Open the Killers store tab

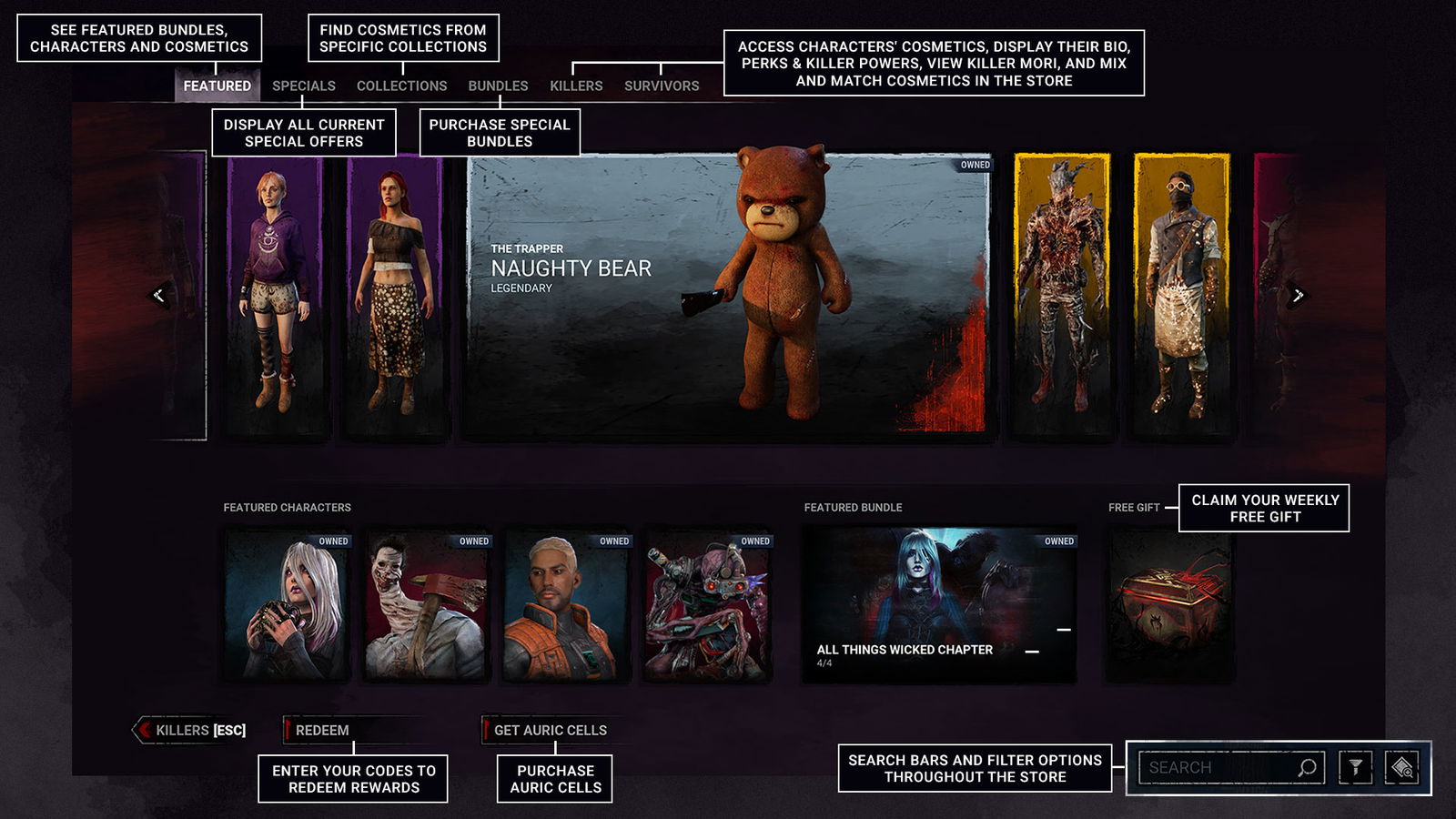[x=576, y=86]
